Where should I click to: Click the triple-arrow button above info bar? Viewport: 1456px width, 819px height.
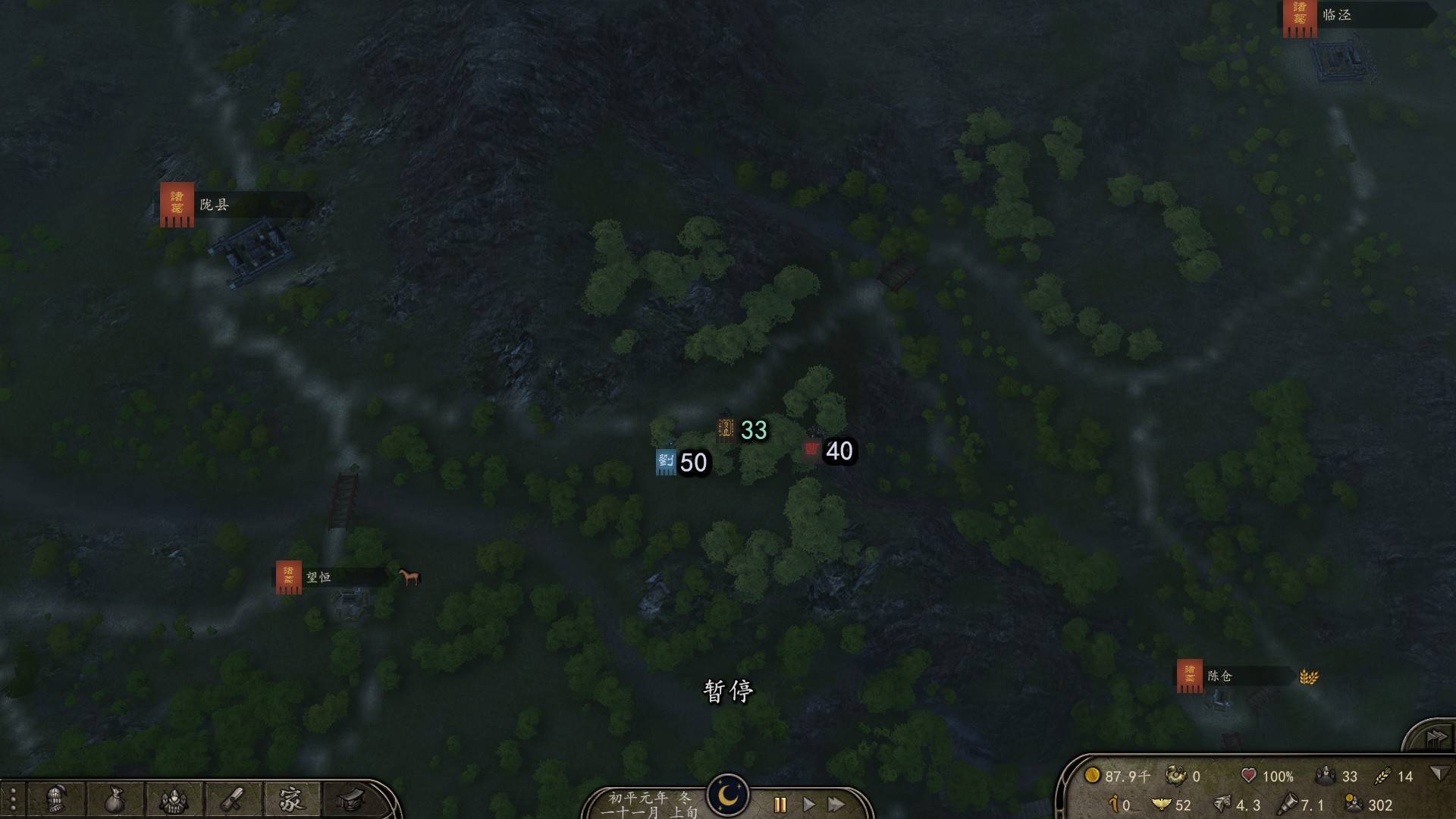click(1436, 737)
